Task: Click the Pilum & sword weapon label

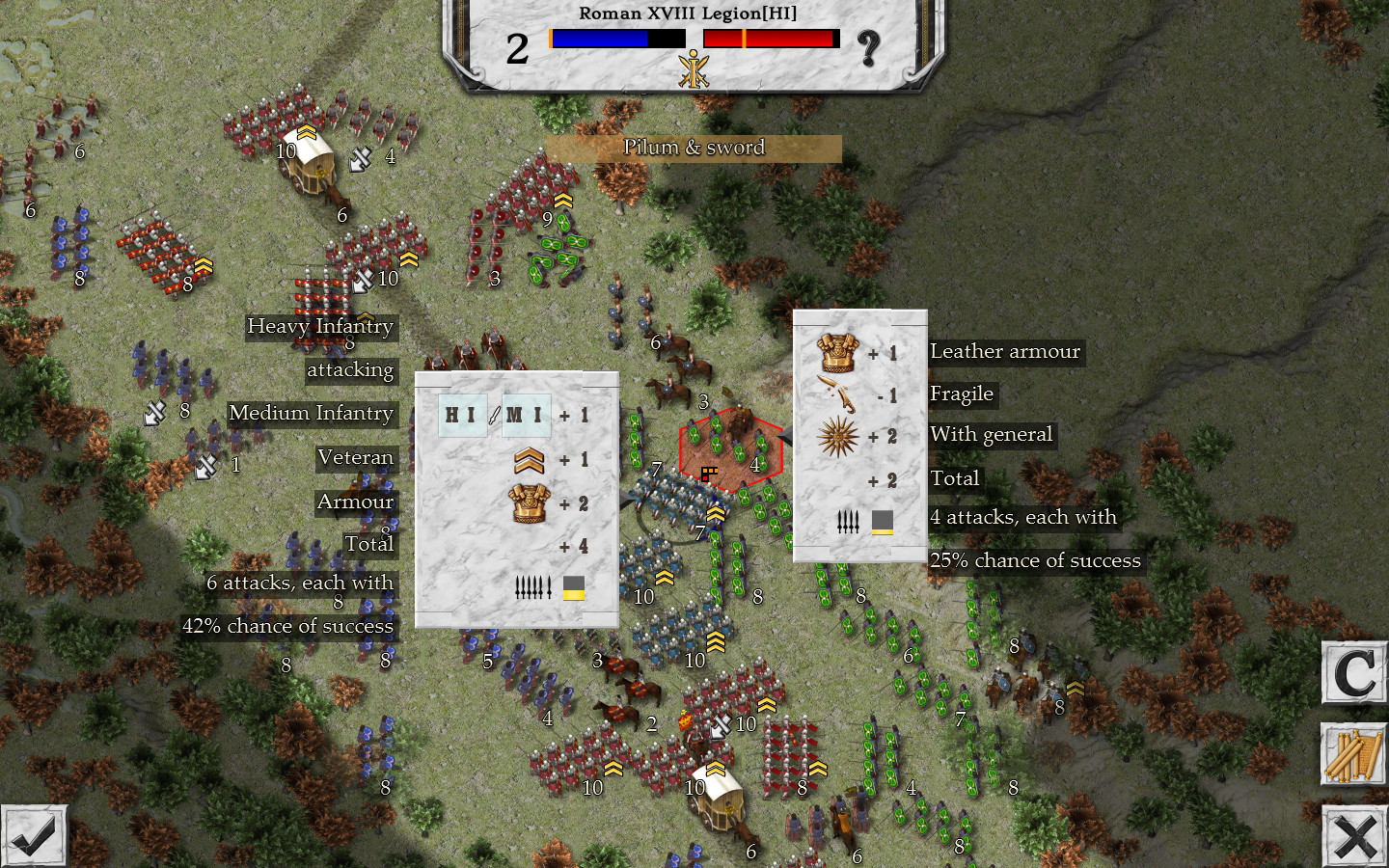Action: pos(694,148)
